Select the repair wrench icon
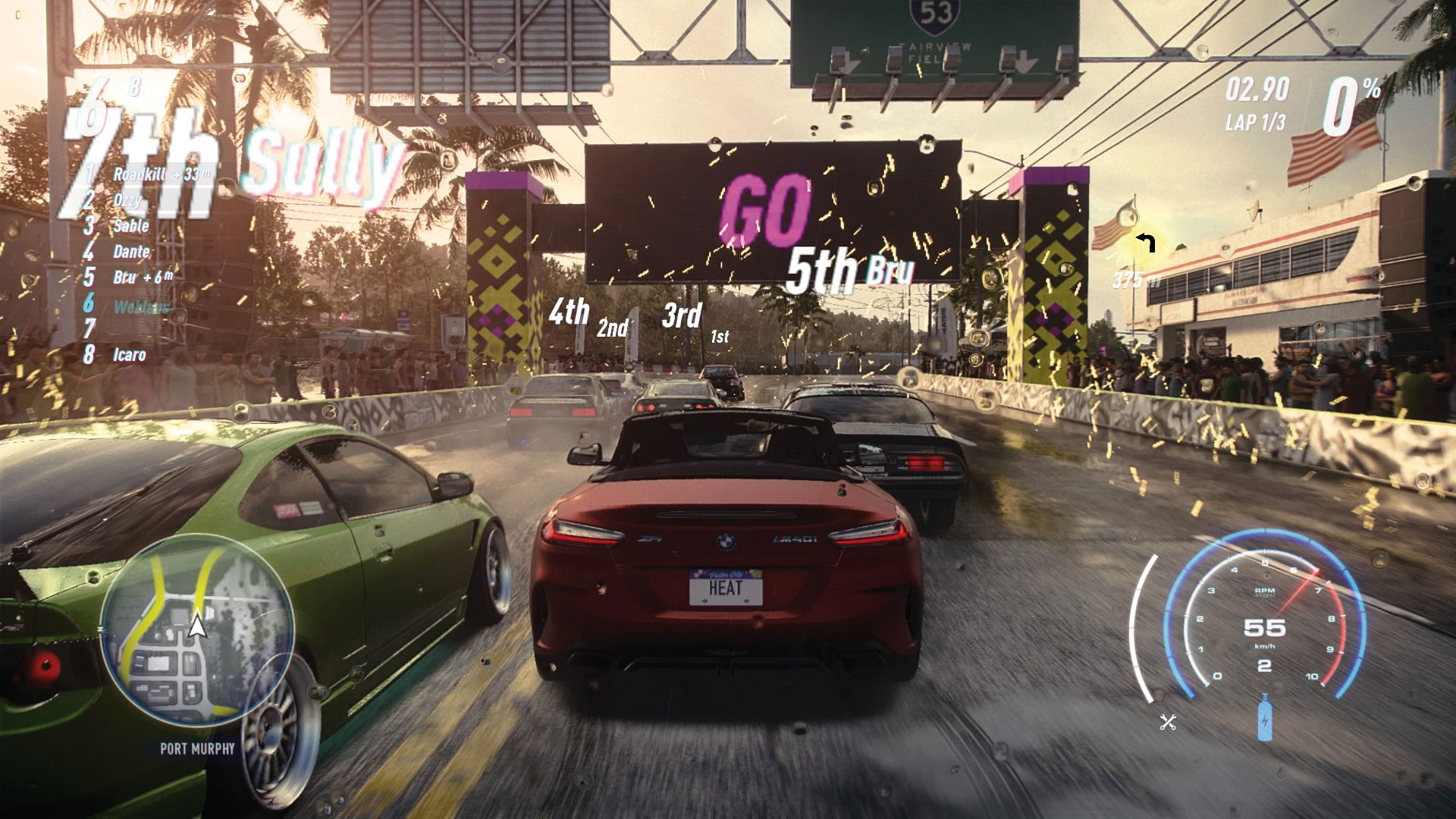1456x819 pixels. coord(1168,722)
